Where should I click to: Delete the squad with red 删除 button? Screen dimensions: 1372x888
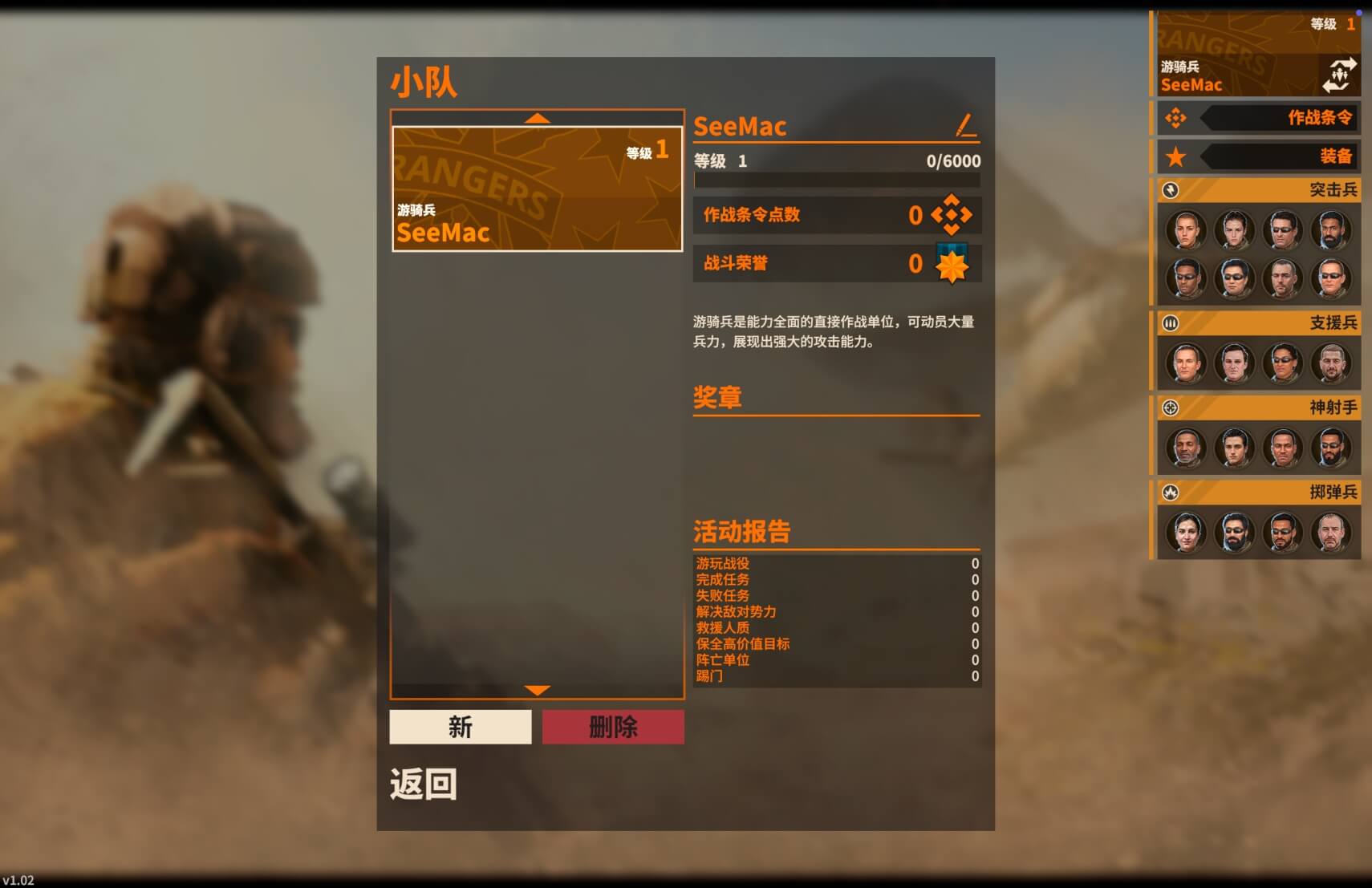coord(613,727)
